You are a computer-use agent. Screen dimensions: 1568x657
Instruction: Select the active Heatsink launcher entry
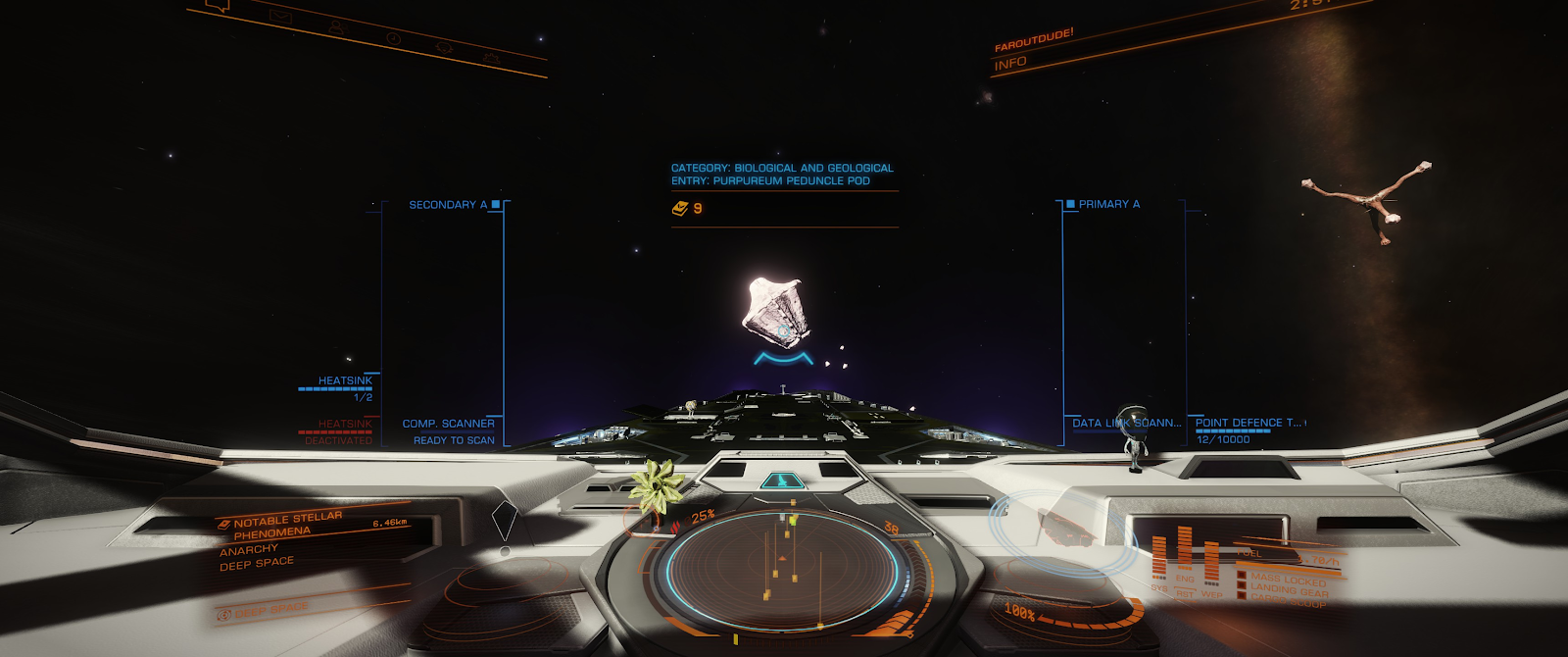pyautogui.click(x=344, y=380)
